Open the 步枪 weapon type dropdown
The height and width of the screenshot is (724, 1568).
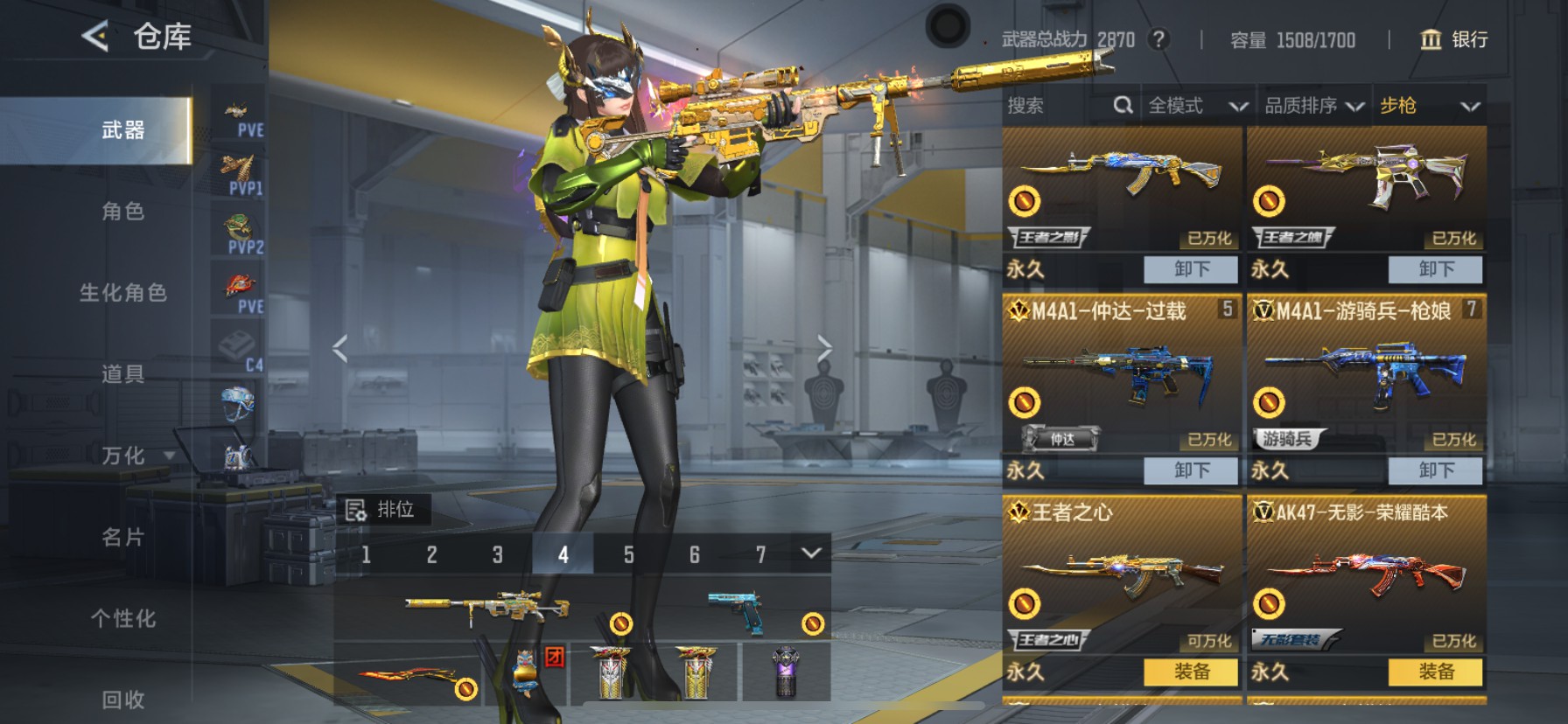coord(1429,106)
